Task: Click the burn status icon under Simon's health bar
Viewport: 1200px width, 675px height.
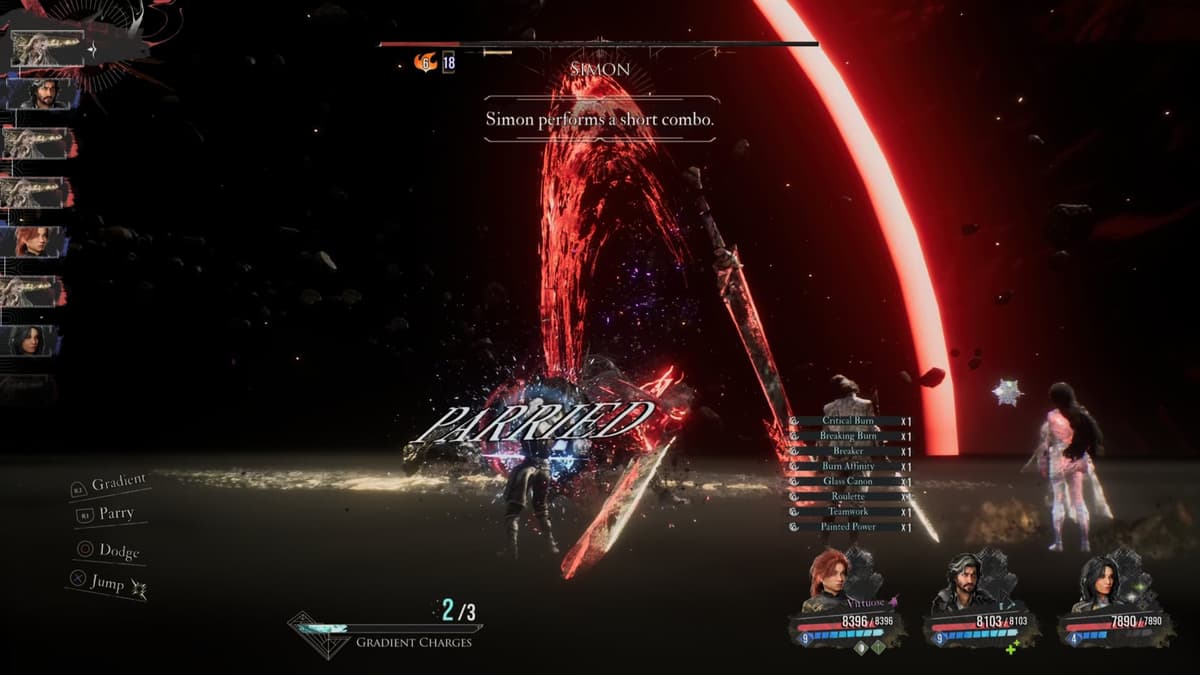Action: click(425, 62)
